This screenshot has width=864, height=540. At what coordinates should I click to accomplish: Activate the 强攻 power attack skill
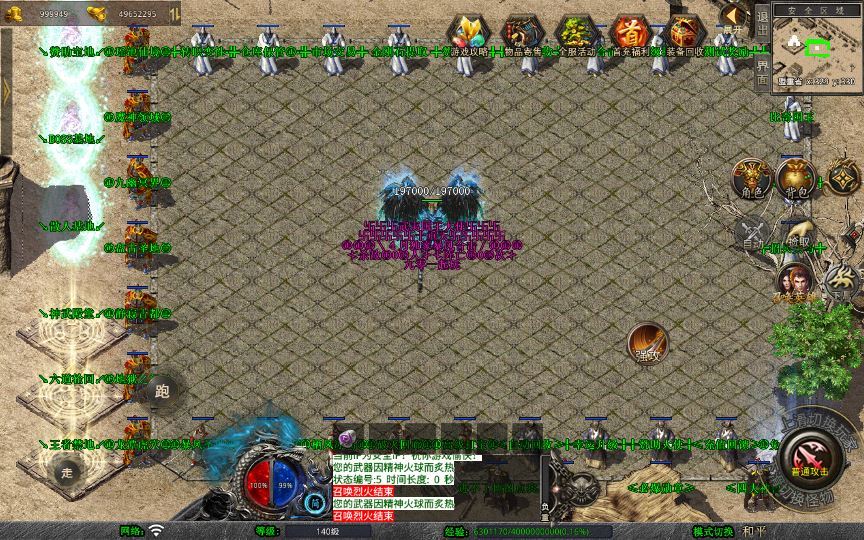point(647,343)
